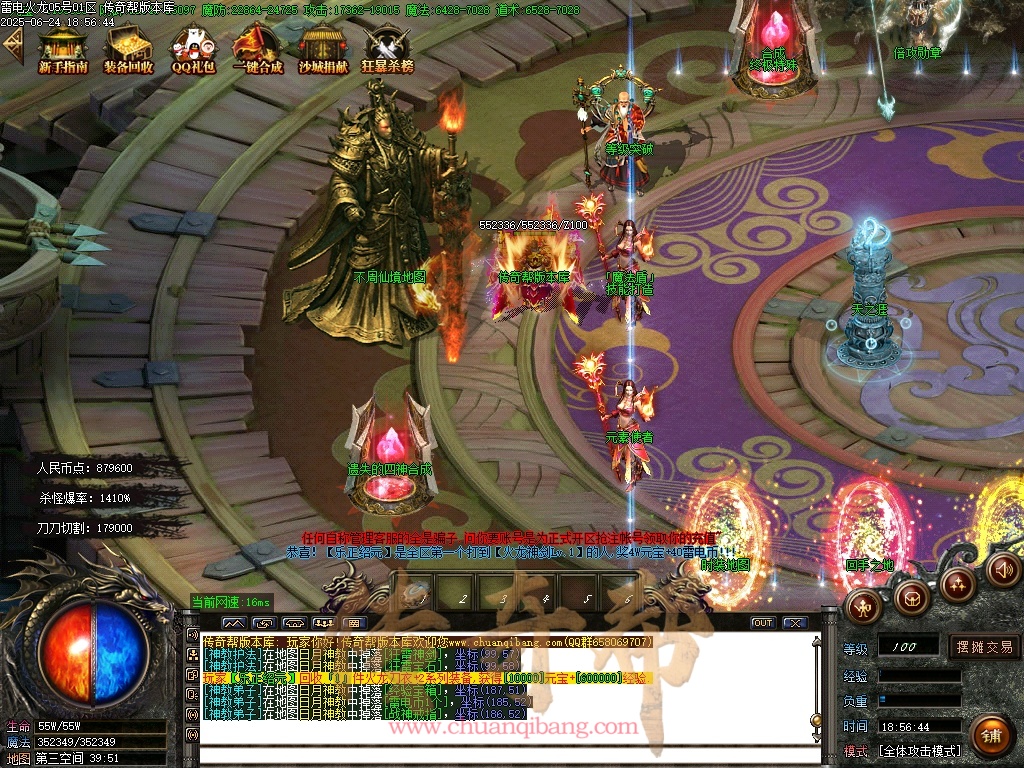Screen dimensions: 1024x768
Task: Switch attack mode from 全体攻击模式
Action: coord(919,751)
